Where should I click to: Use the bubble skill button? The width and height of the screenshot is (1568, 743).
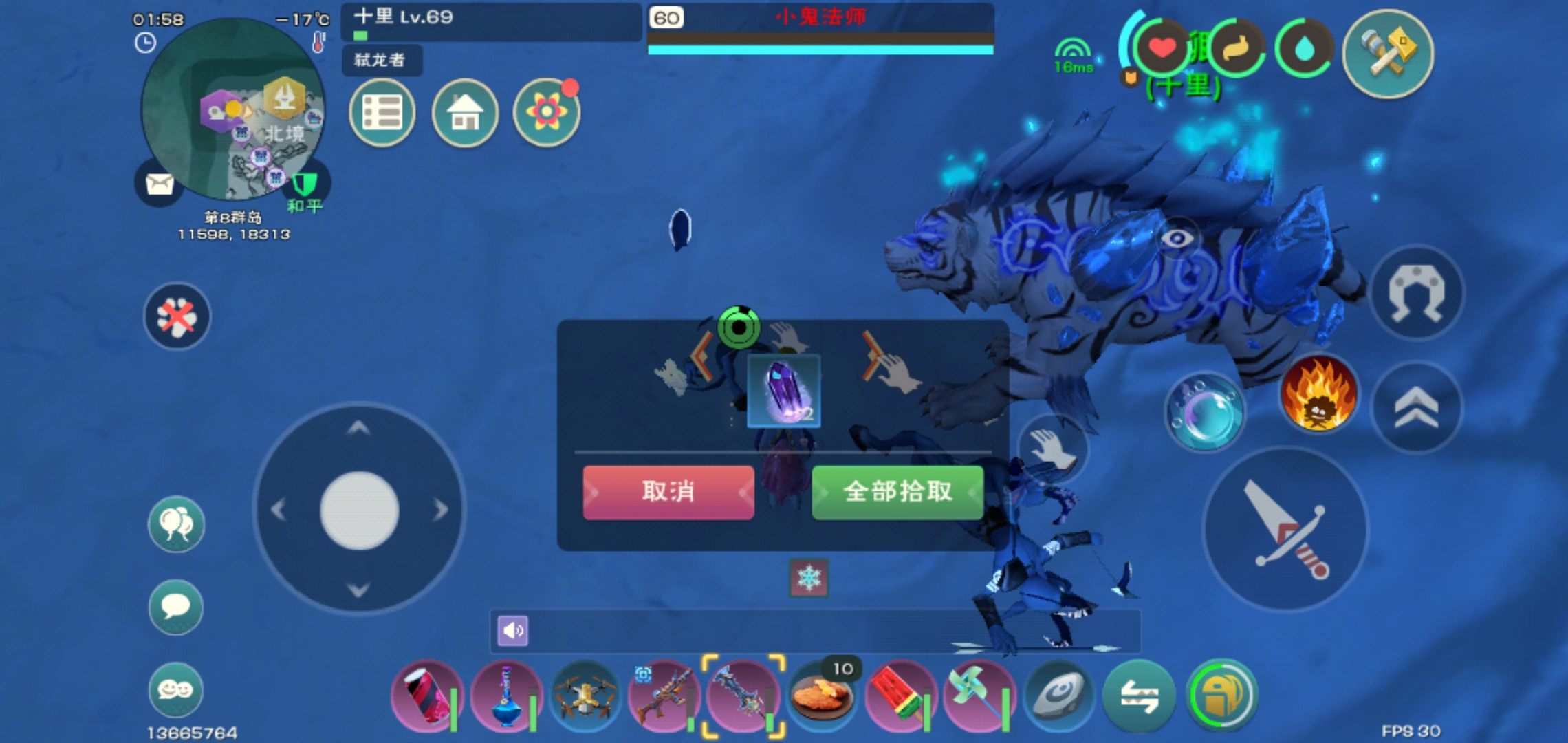(x=1207, y=410)
